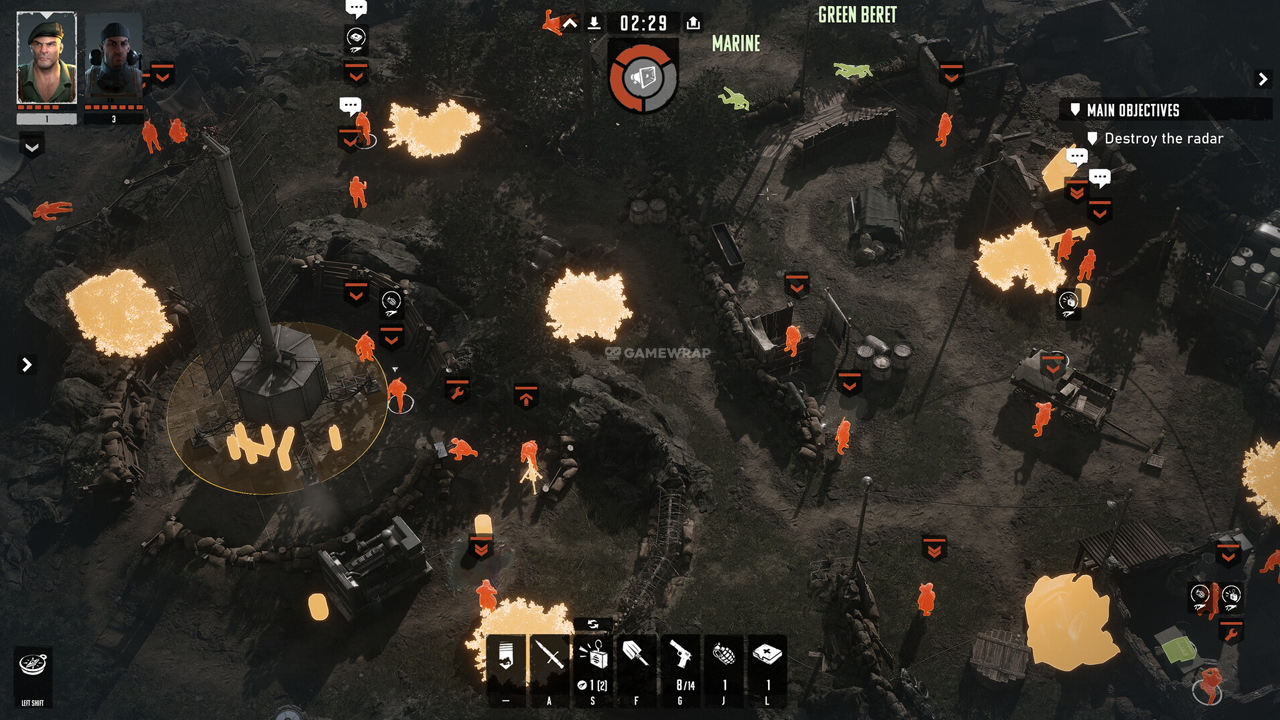Activate the compass icon in bottom-left corner
Viewport: 1280px width, 720px height.
point(33,665)
